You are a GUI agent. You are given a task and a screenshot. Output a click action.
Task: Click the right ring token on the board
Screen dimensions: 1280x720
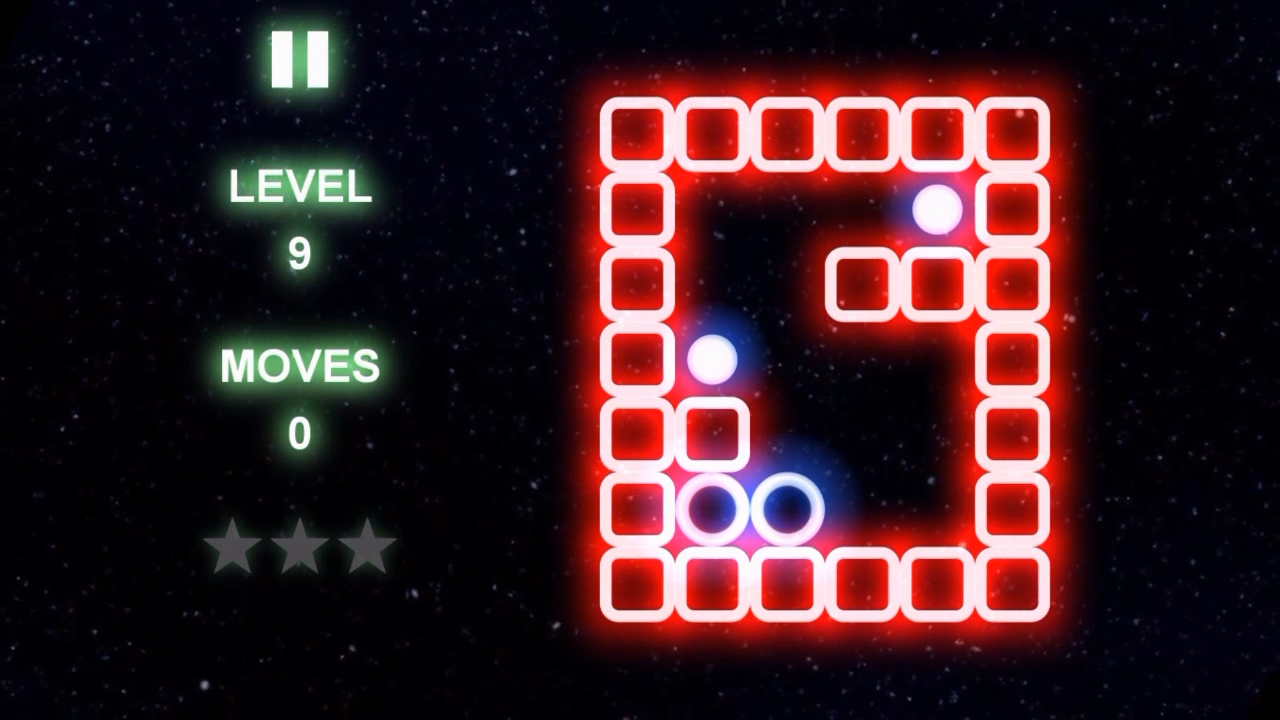(787, 510)
